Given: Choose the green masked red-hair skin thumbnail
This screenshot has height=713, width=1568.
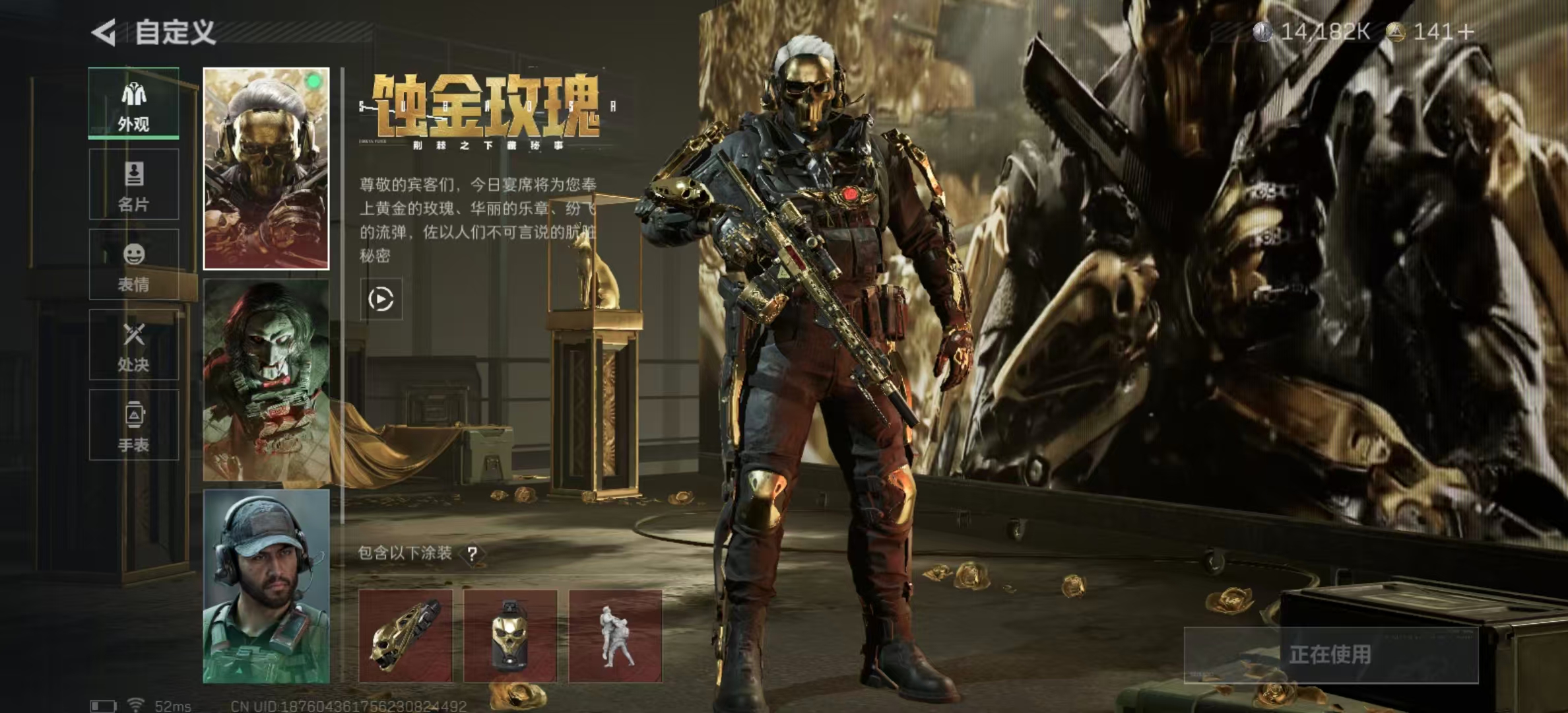Looking at the screenshot, I should [266, 380].
